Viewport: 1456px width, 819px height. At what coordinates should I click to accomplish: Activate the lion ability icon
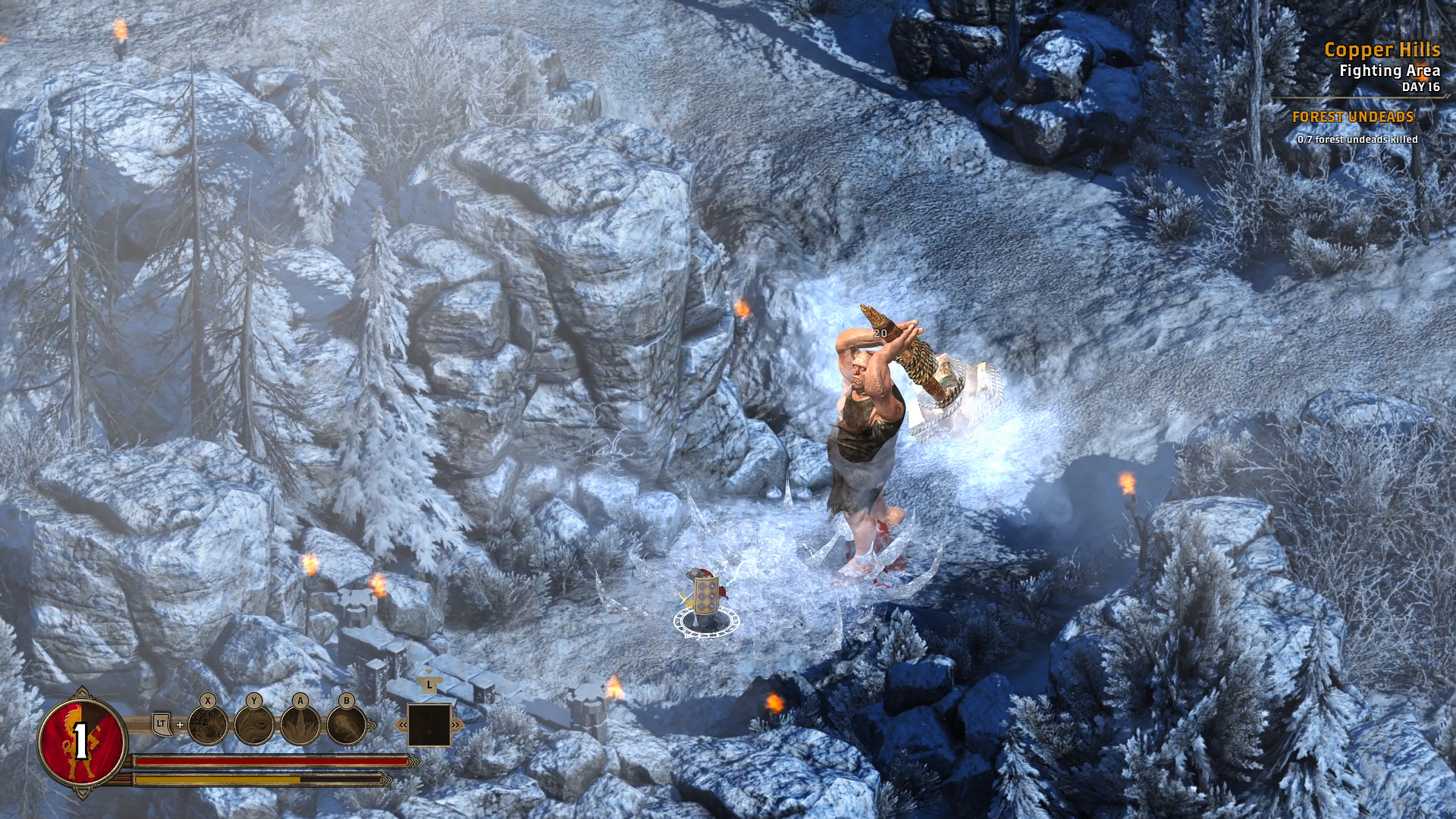pos(347,725)
